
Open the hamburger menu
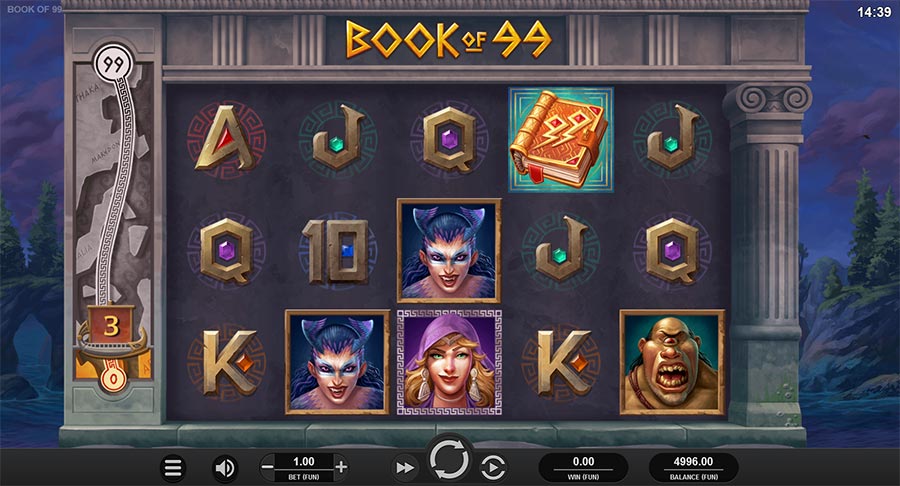pyautogui.click(x=174, y=467)
